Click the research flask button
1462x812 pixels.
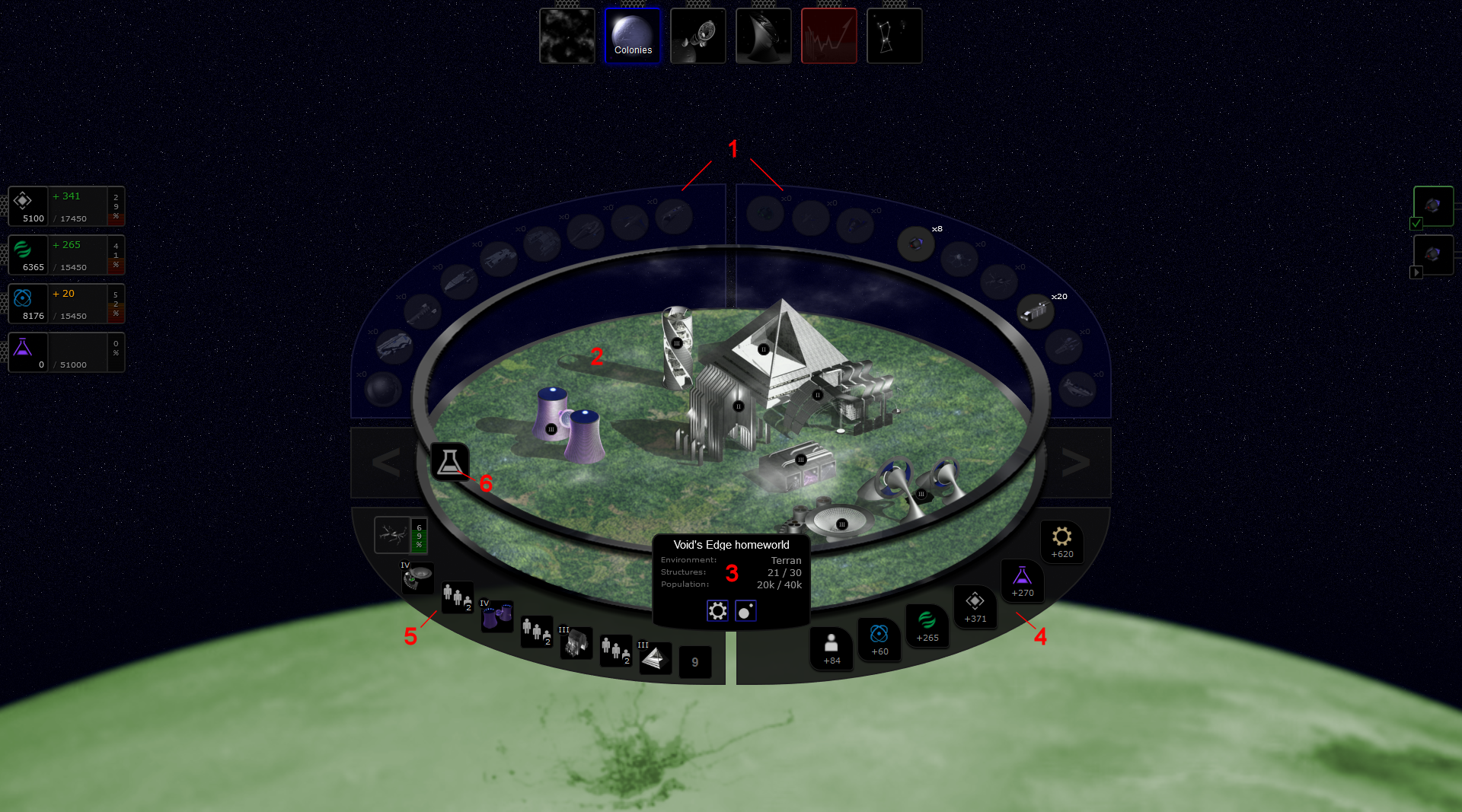tap(449, 461)
